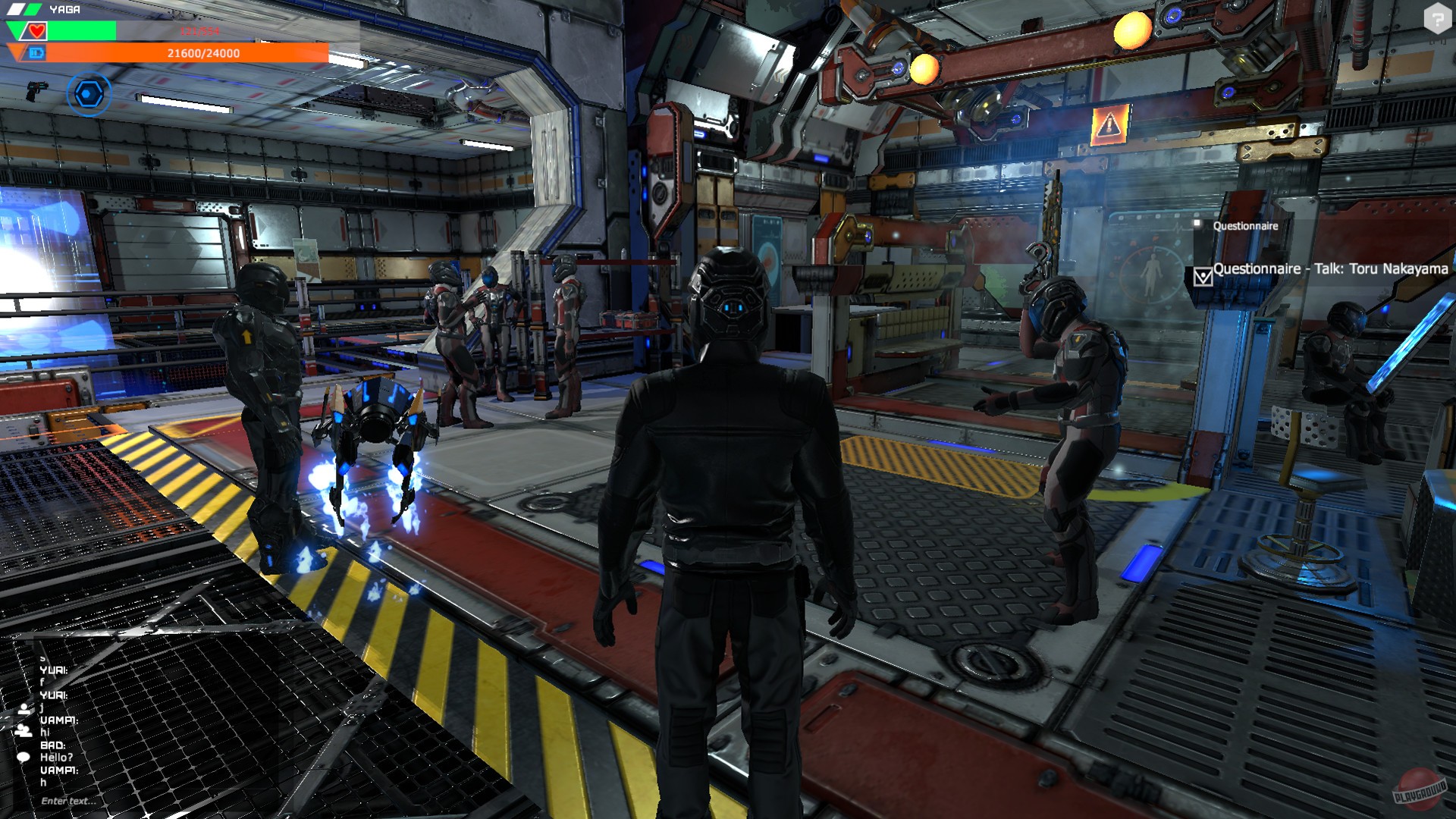Select the Questionnaire quest title
Image resolution: width=1456 pixels, height=819 pixels.
click(1245, 225)
